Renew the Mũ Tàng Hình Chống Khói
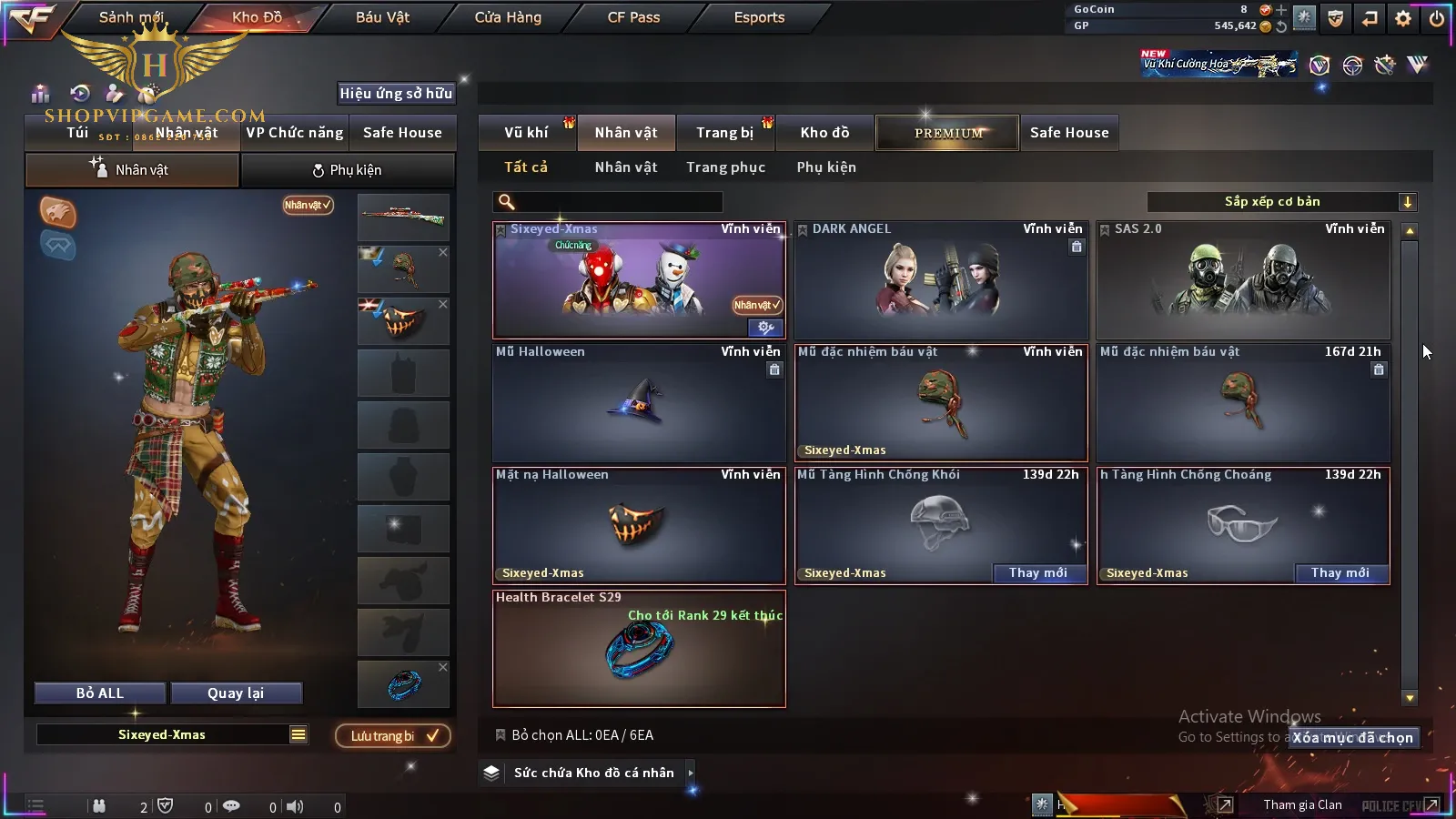This screenshot has height=819, width=1456. (1037, 573)
